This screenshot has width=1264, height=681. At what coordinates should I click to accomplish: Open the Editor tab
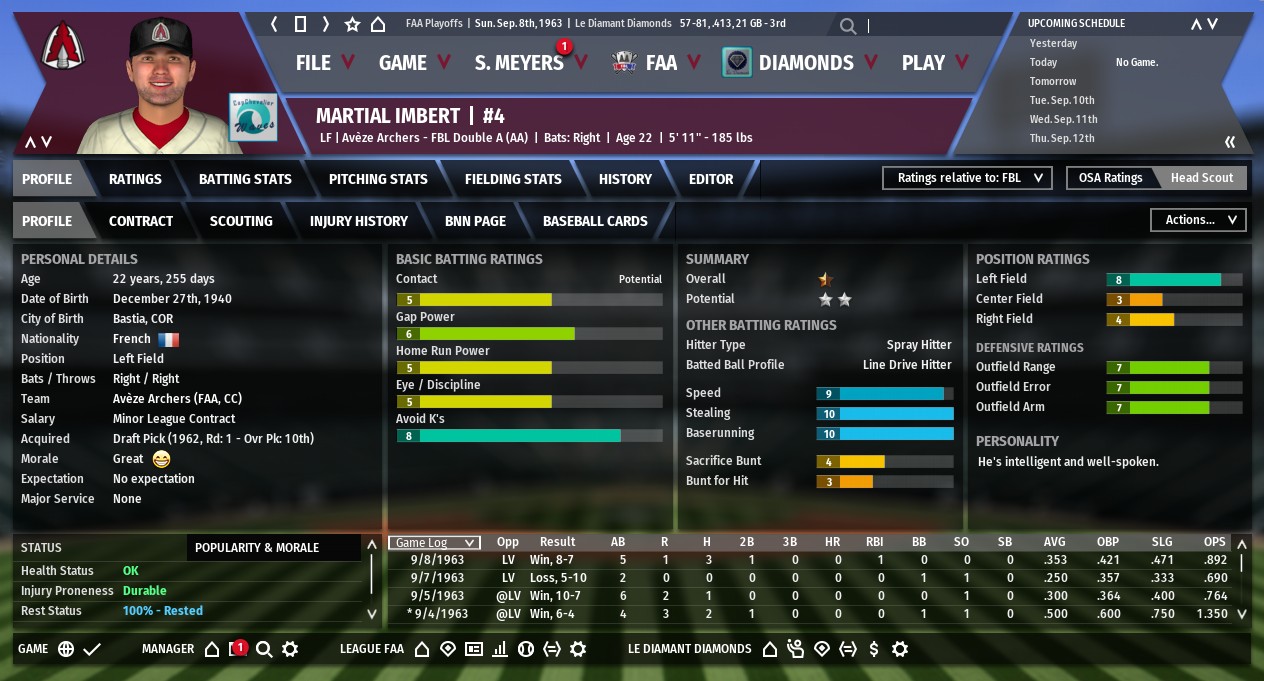[711, 179]
